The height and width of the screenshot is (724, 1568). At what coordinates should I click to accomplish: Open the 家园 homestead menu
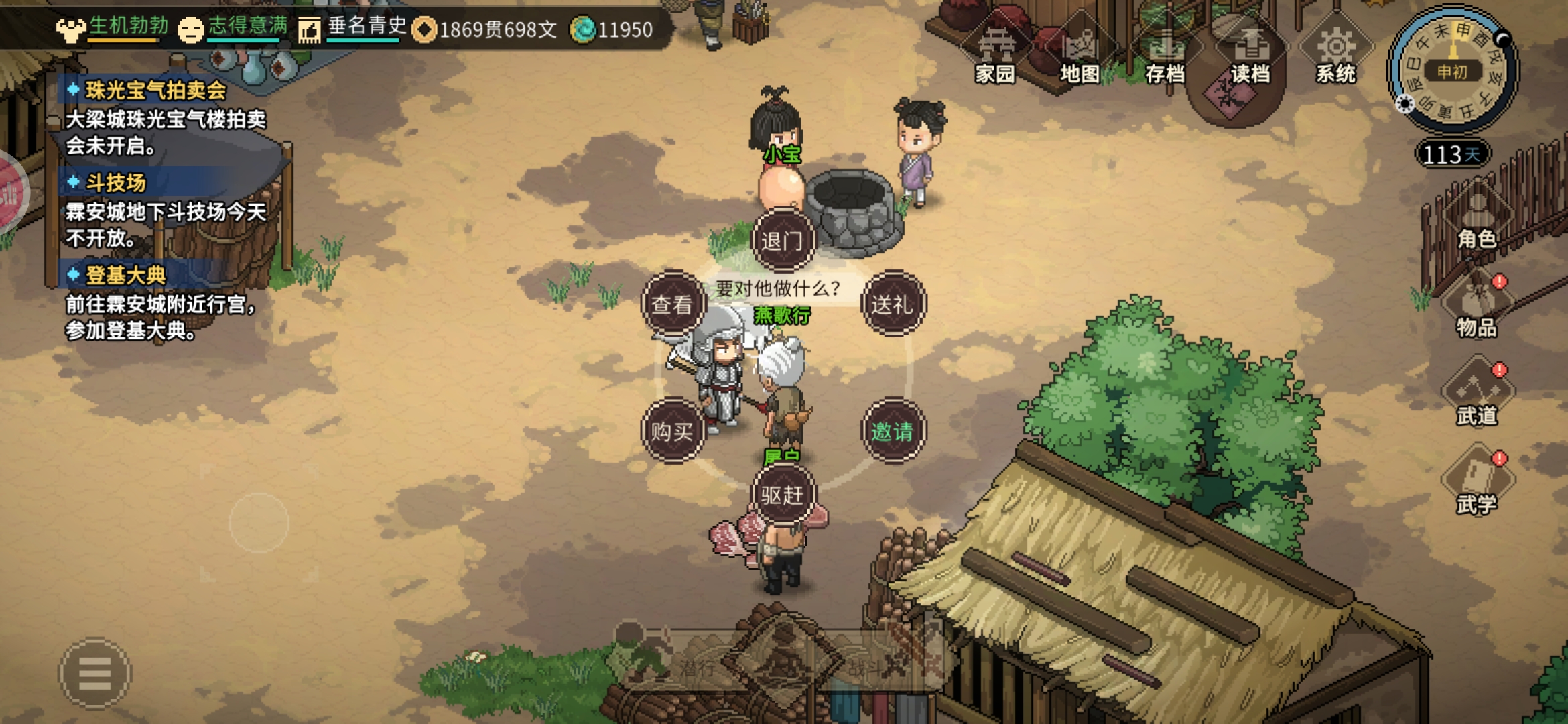click(x=996, y=55)
